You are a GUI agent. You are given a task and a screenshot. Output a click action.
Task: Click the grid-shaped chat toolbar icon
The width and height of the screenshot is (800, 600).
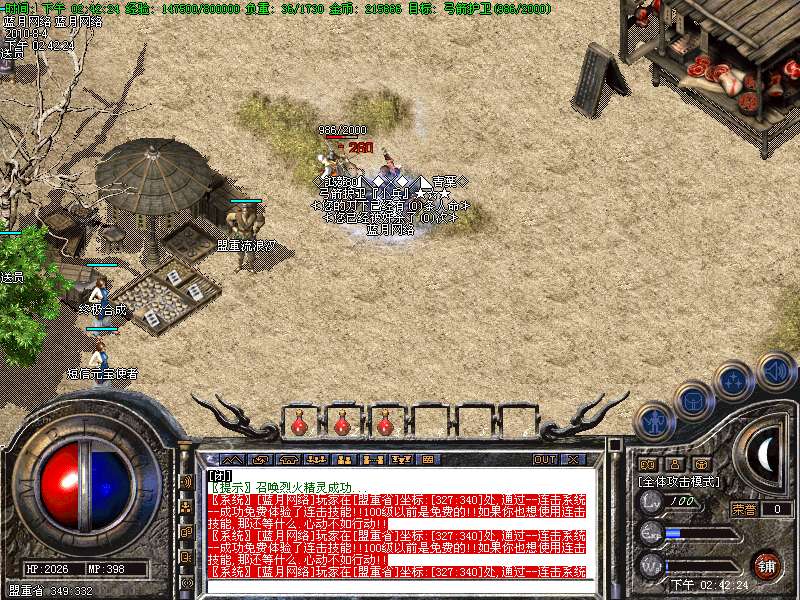point(427,459)
